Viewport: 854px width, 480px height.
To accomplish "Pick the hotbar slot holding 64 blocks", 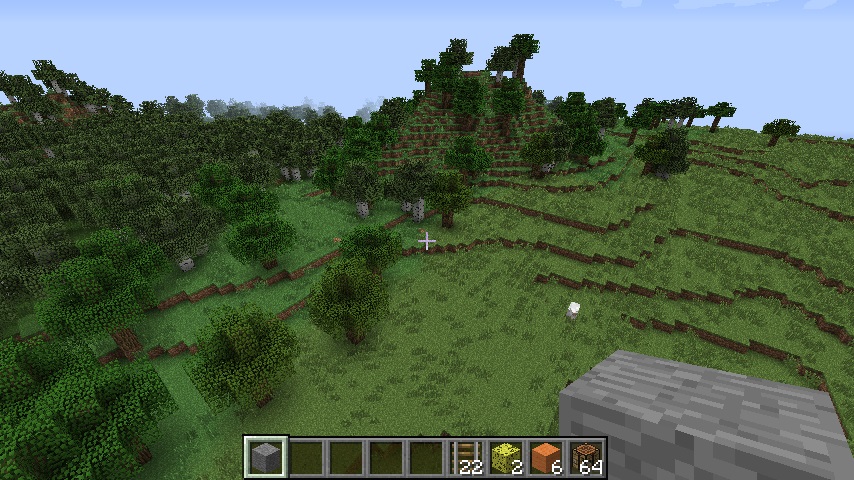I will pyautogui.click(x=587, y=457).
